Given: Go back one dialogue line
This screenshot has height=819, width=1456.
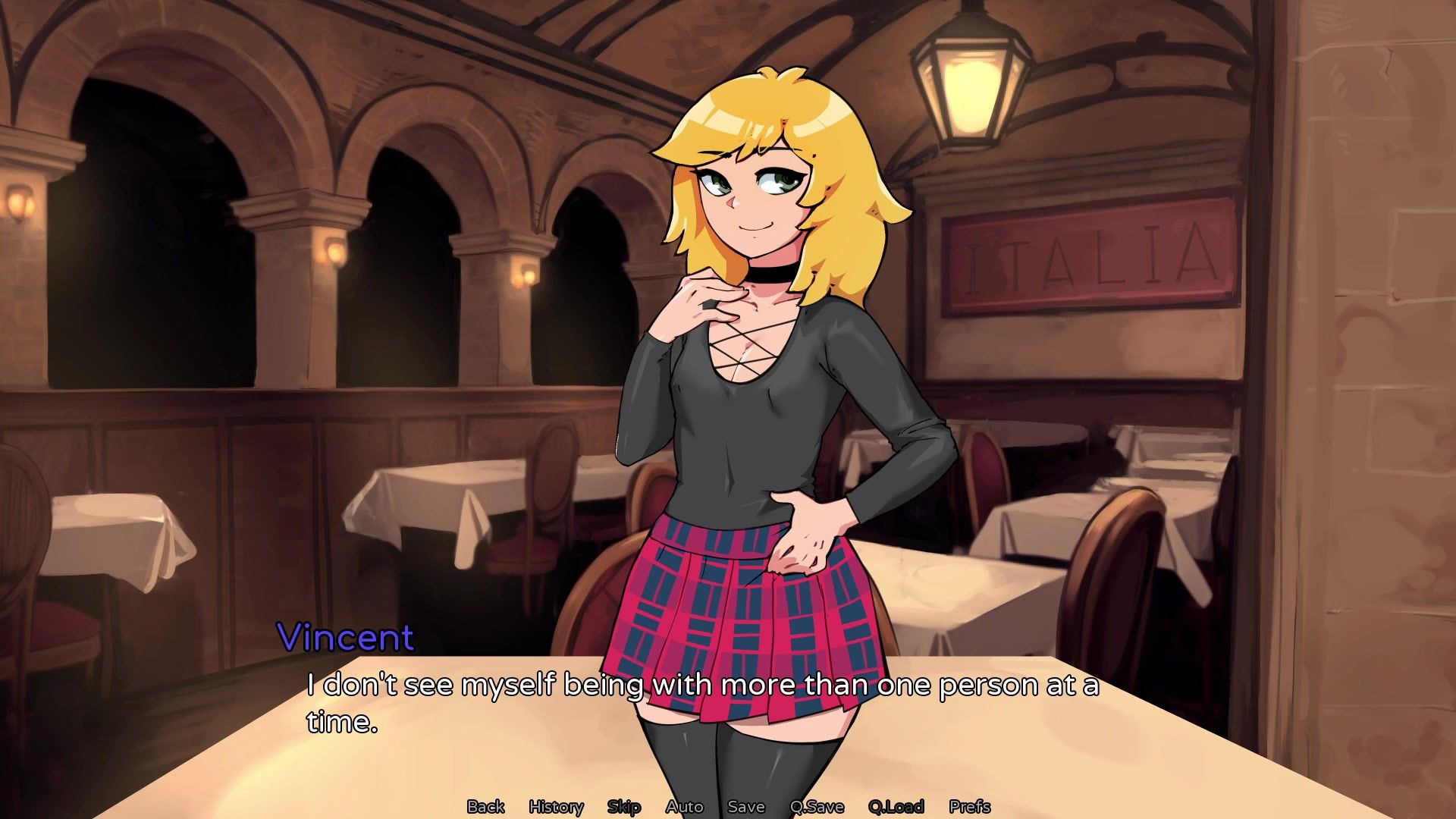Looking at the screenshot, I should (485, 806).
